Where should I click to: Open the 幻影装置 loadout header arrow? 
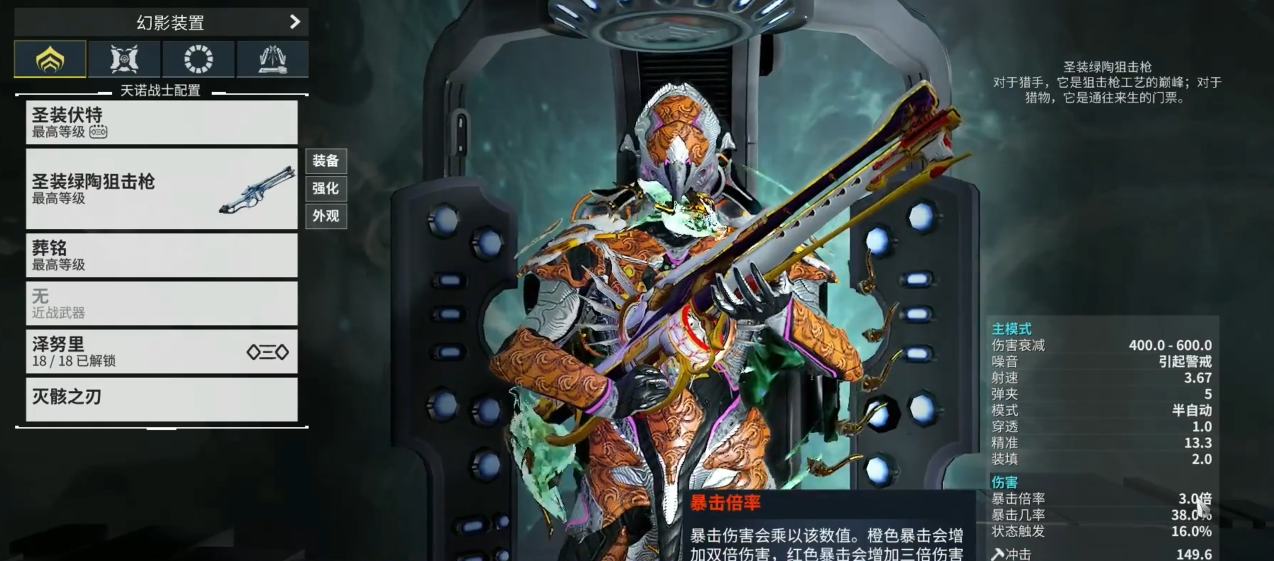pos(294,21)
